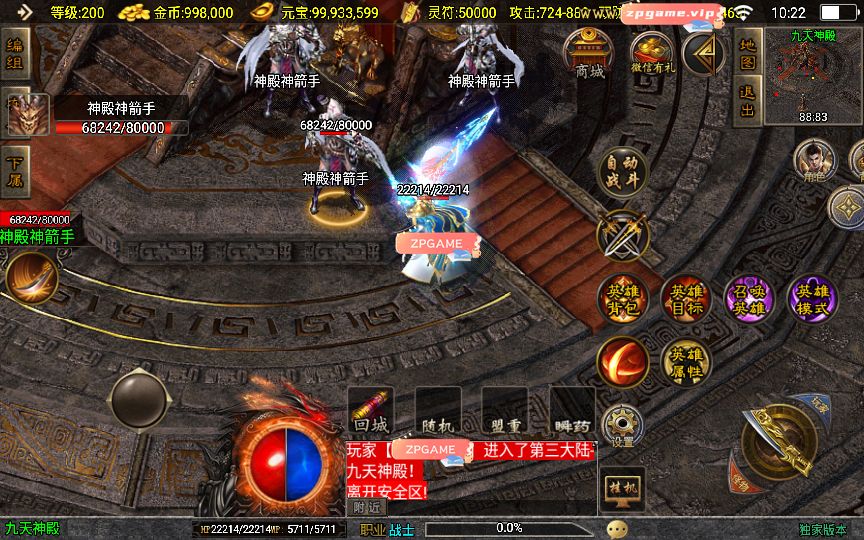864x540 pixels.
Task: Open the 微信有礼 gift icon
Action: (x=653, y=53)
